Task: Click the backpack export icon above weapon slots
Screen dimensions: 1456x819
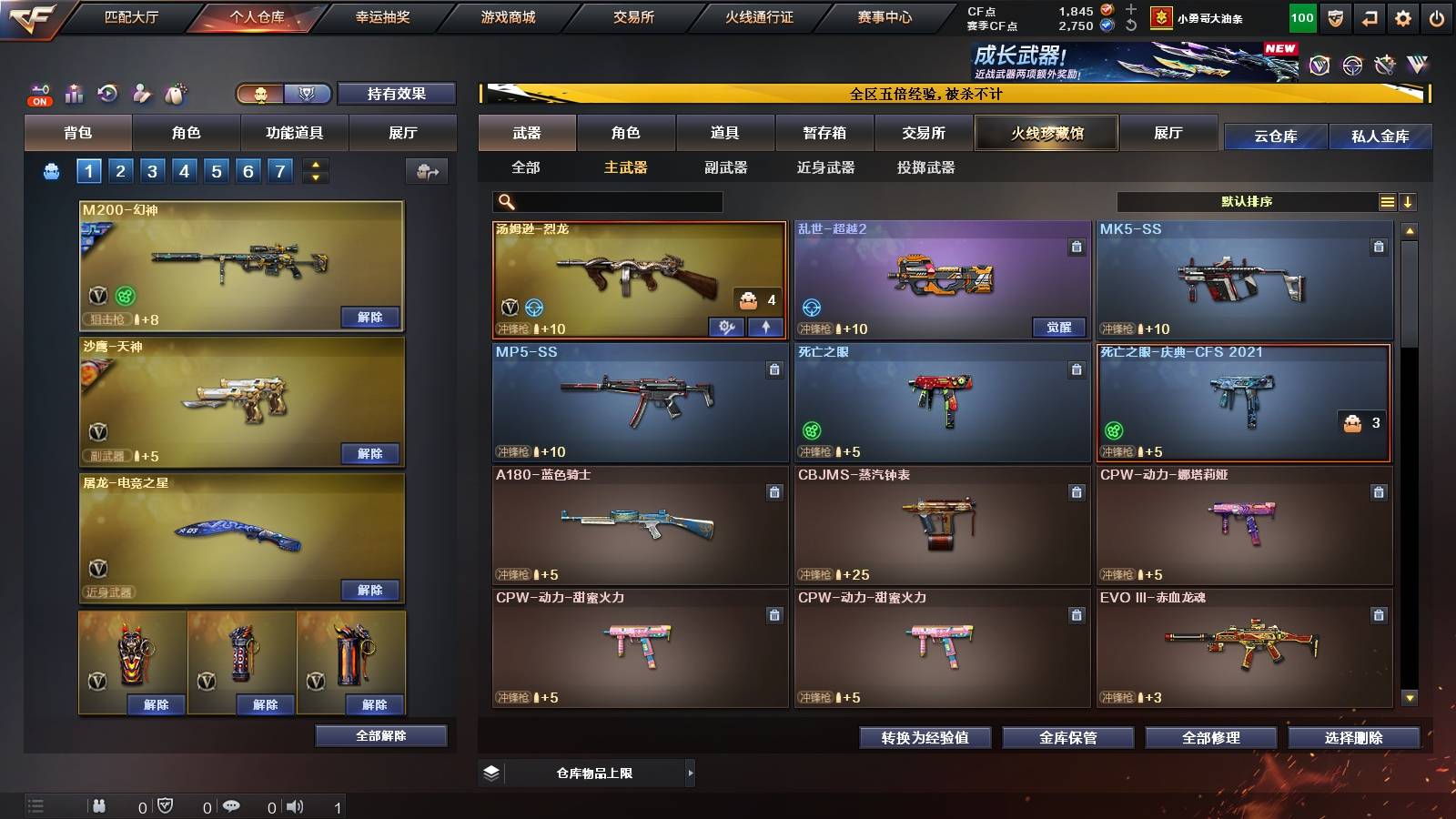Action: [x=428, y=171]
